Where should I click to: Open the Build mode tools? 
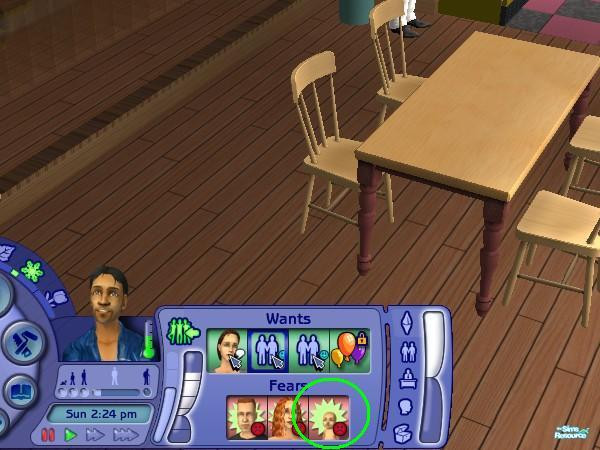point(20,343)
